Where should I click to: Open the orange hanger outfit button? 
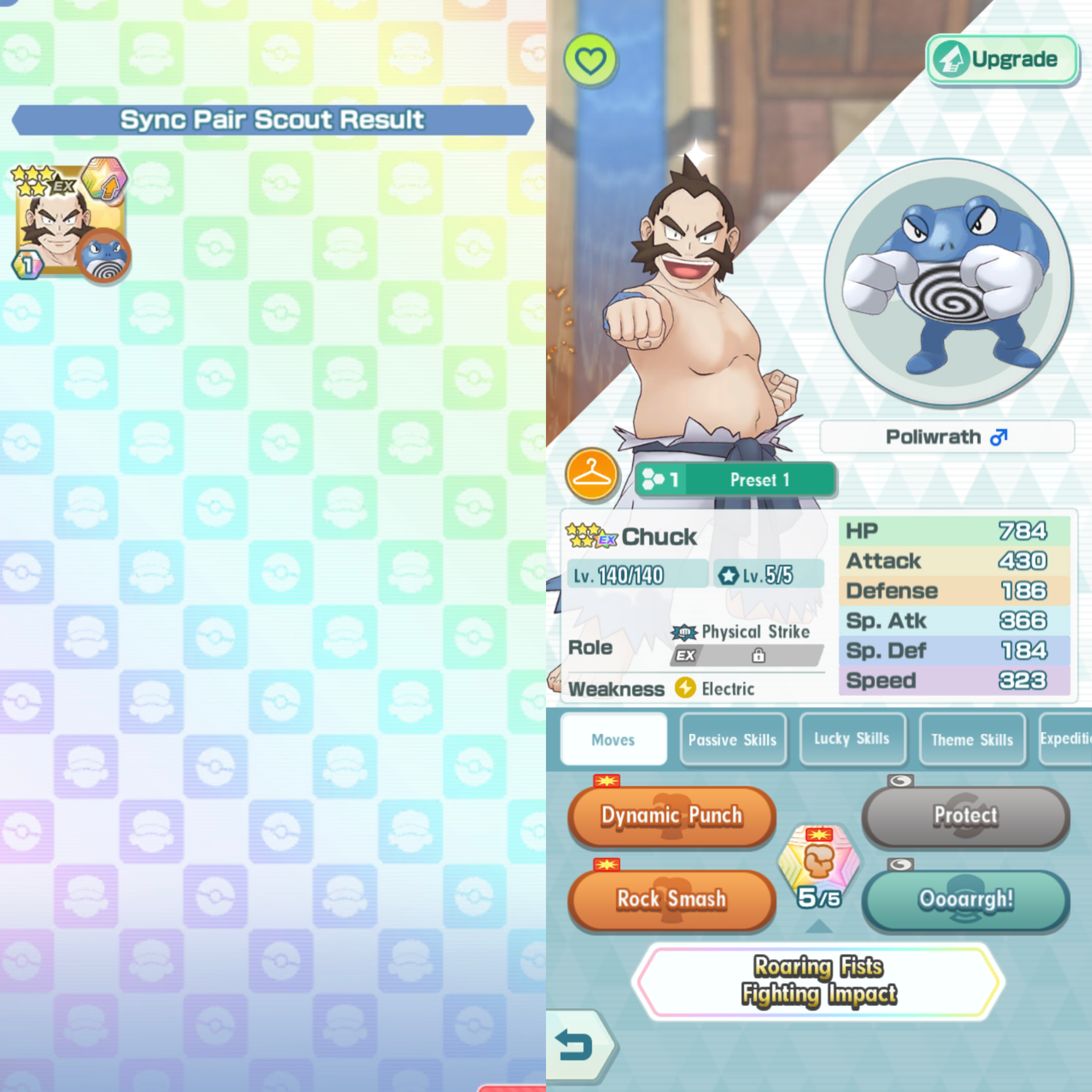591,475
